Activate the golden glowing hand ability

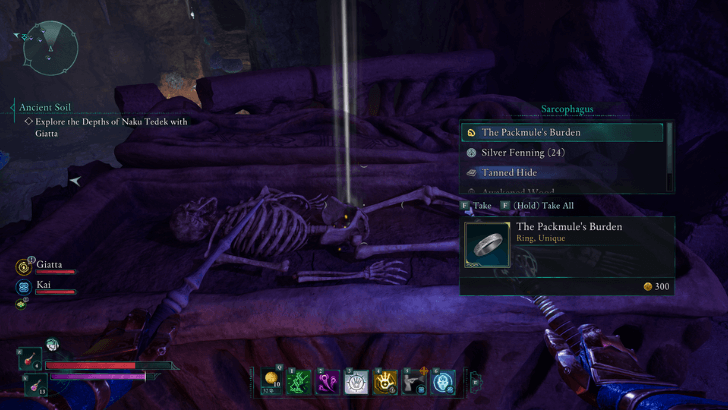[385, 380]
